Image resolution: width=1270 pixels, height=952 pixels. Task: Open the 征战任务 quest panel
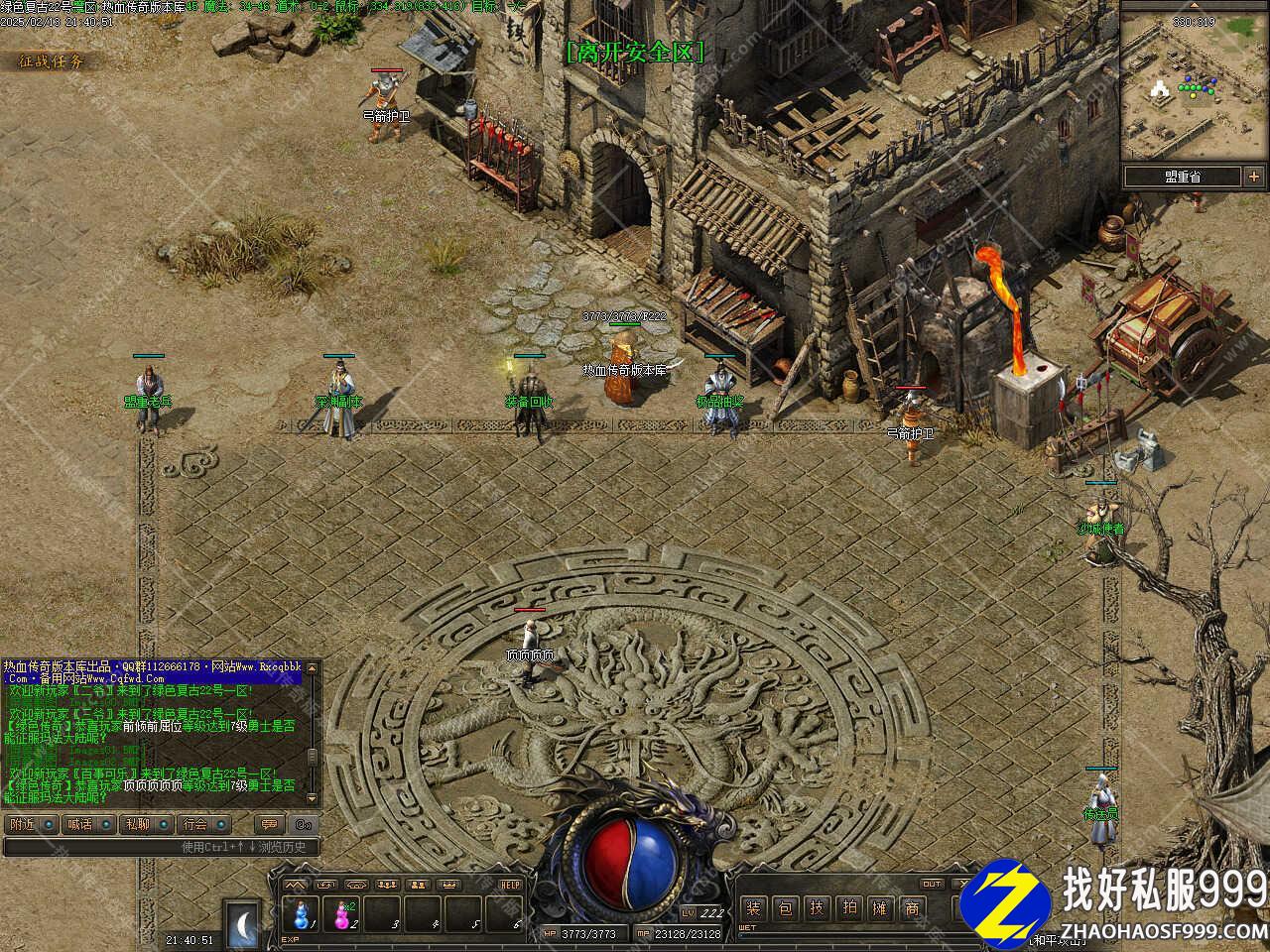coord(52,61)
